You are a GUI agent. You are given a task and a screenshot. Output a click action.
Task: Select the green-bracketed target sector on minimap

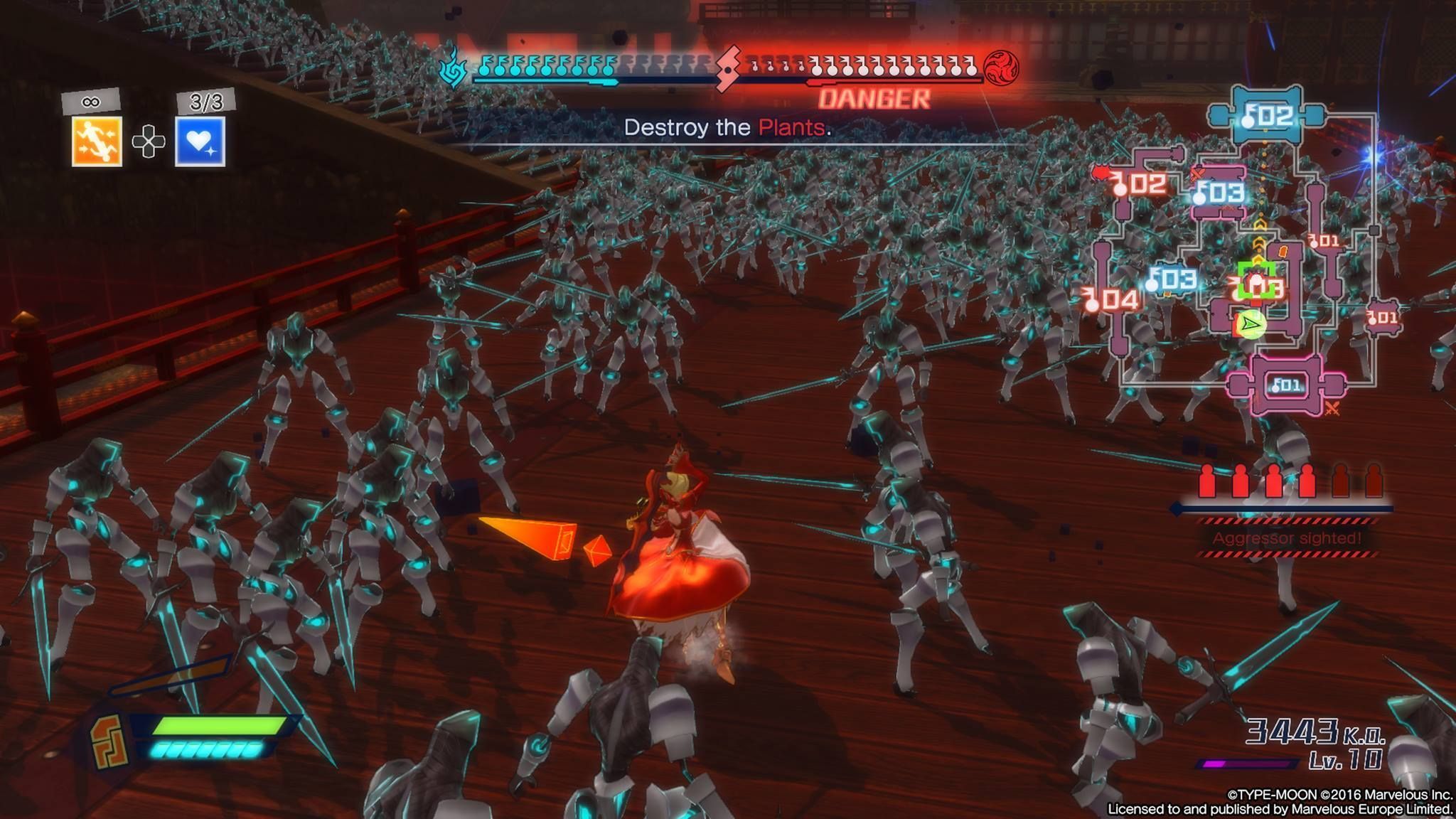coord(1257,284)
